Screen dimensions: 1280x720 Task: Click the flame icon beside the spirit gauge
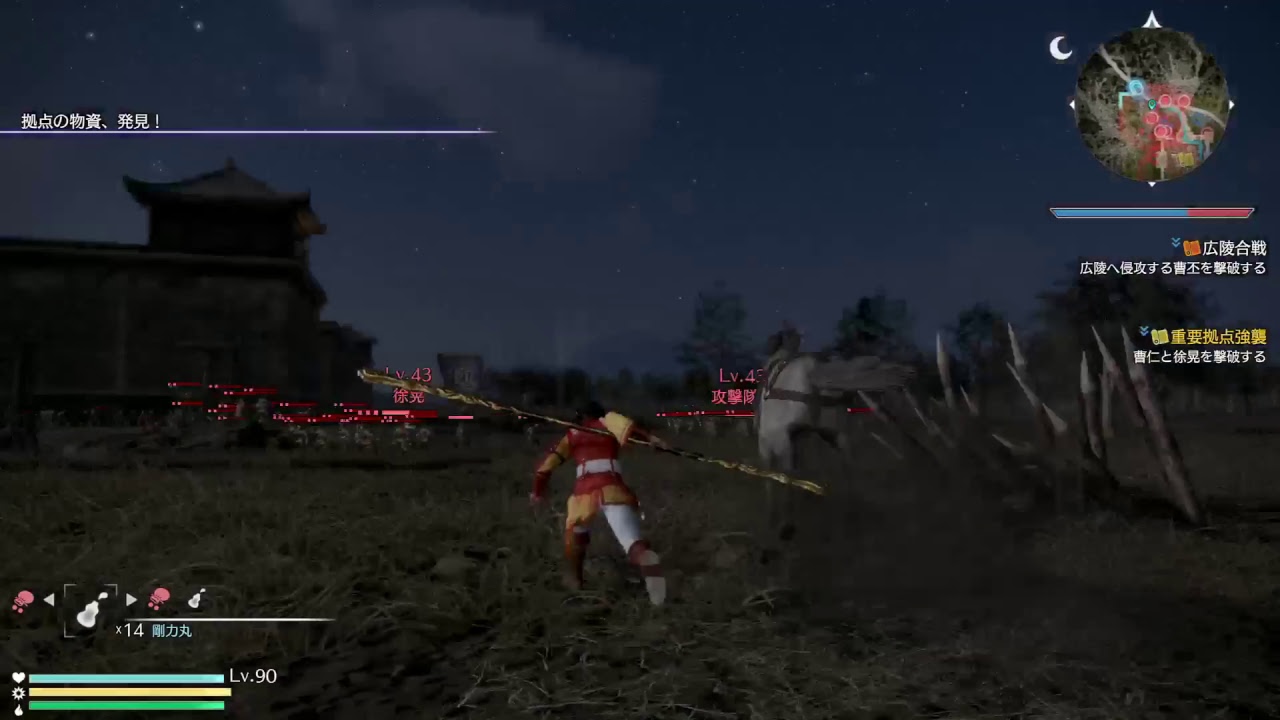pyautogui.click(x=18, y=710)
